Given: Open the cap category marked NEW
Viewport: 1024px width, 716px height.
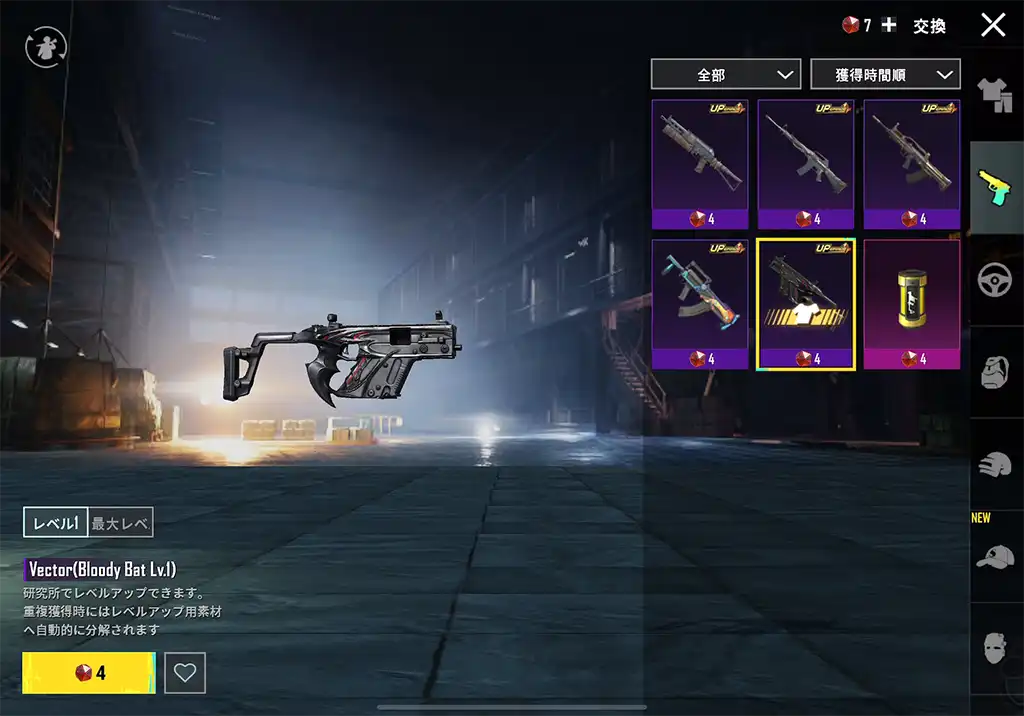Looking at the screenshot, I should tap(996, 556).
